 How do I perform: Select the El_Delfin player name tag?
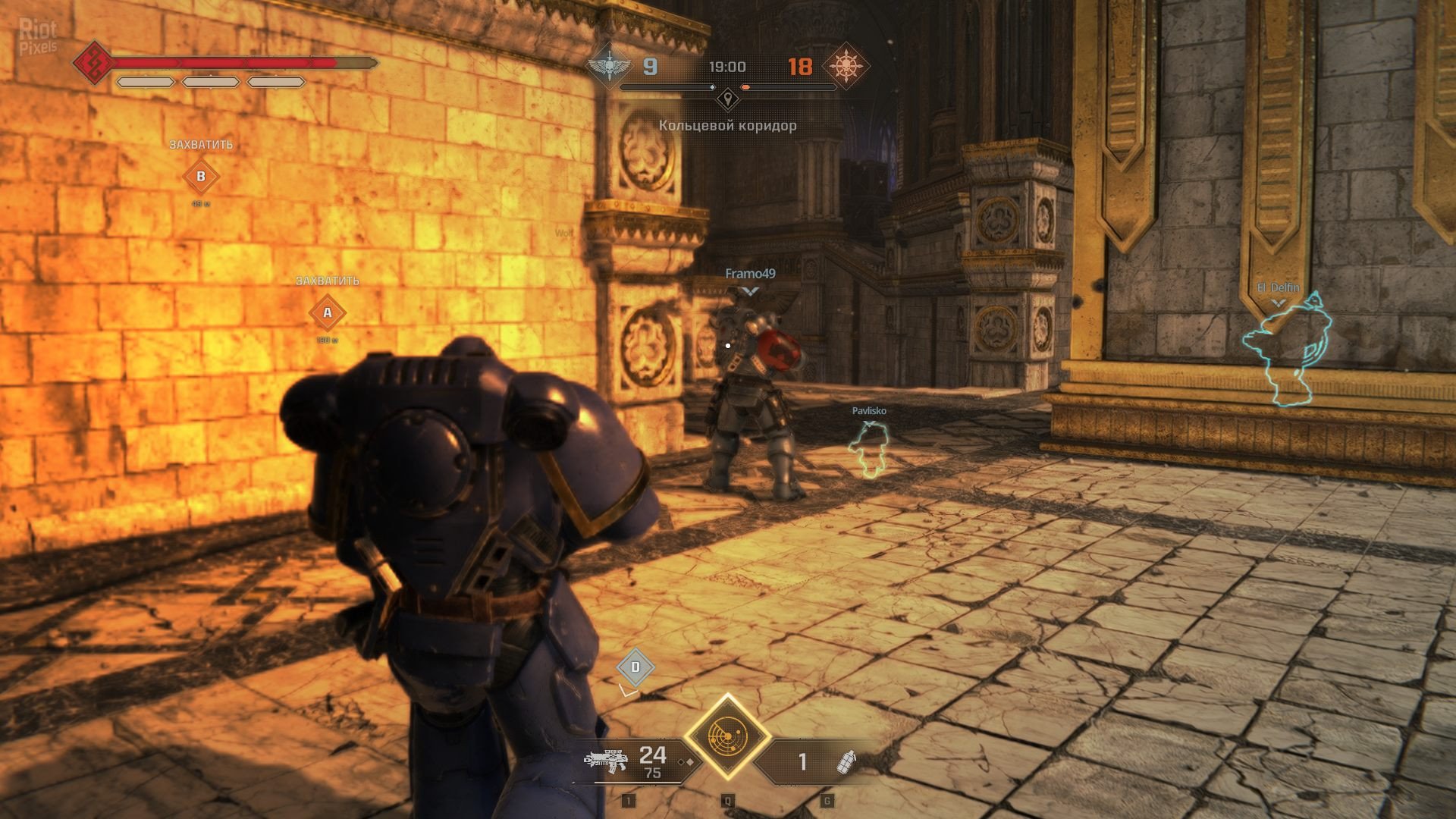(x=1279, y=288)
